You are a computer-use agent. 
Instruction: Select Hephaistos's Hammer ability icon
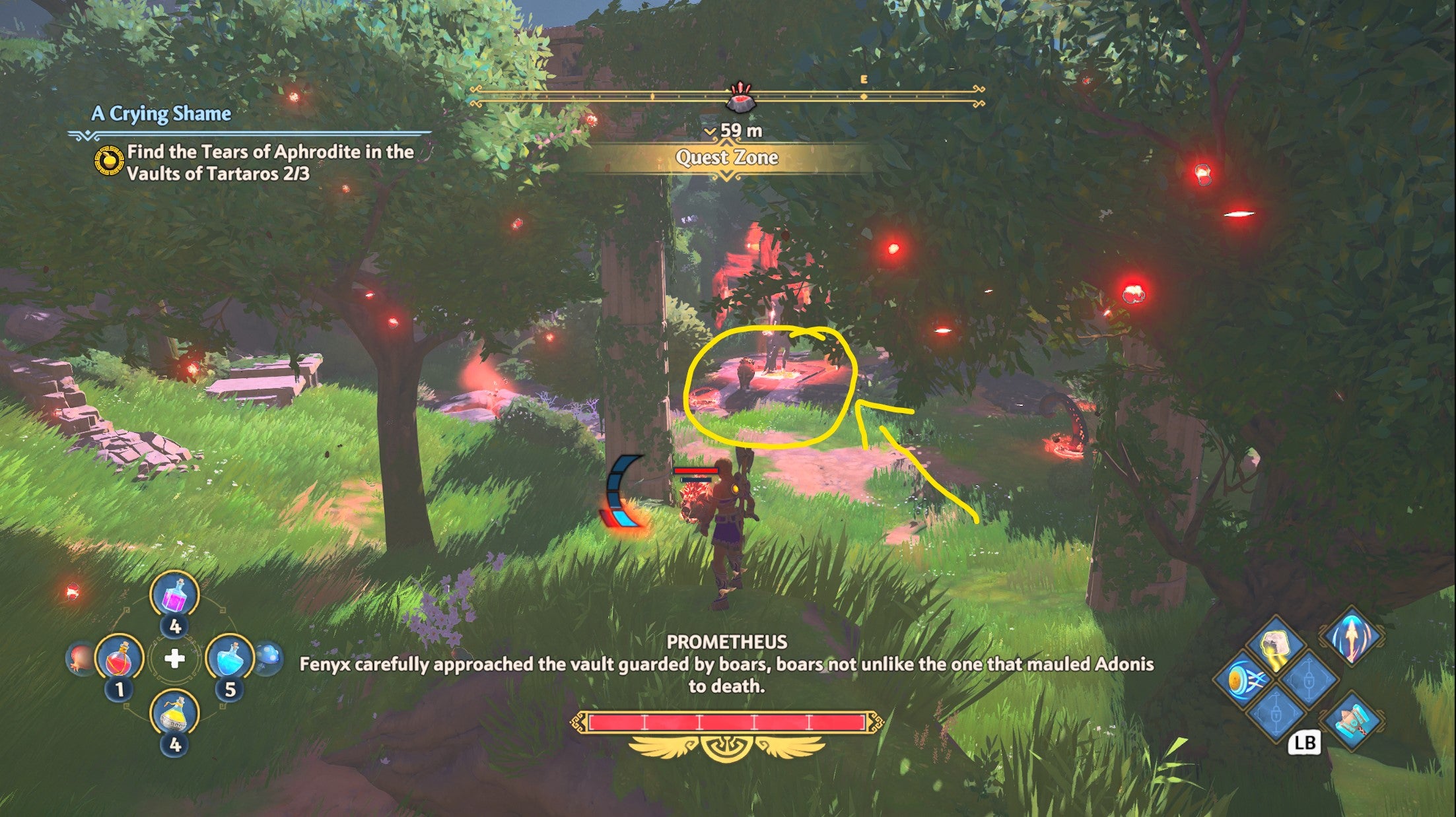pyautogui.click(x=1352, y=723)
